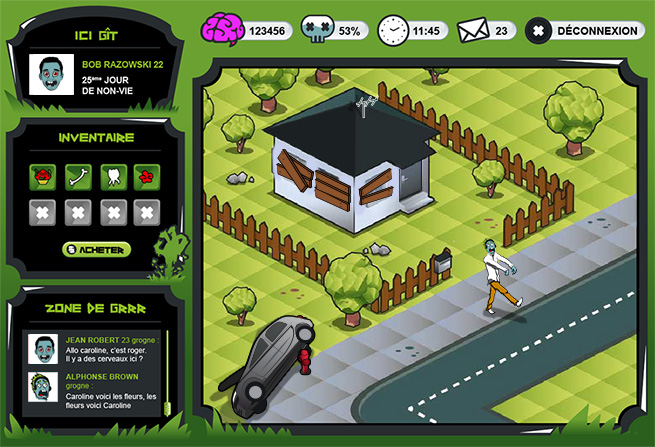View Alphonse Brown's avatar in chat
The width and height of the screenshot is (655, 447).
[x=43, y=388]
